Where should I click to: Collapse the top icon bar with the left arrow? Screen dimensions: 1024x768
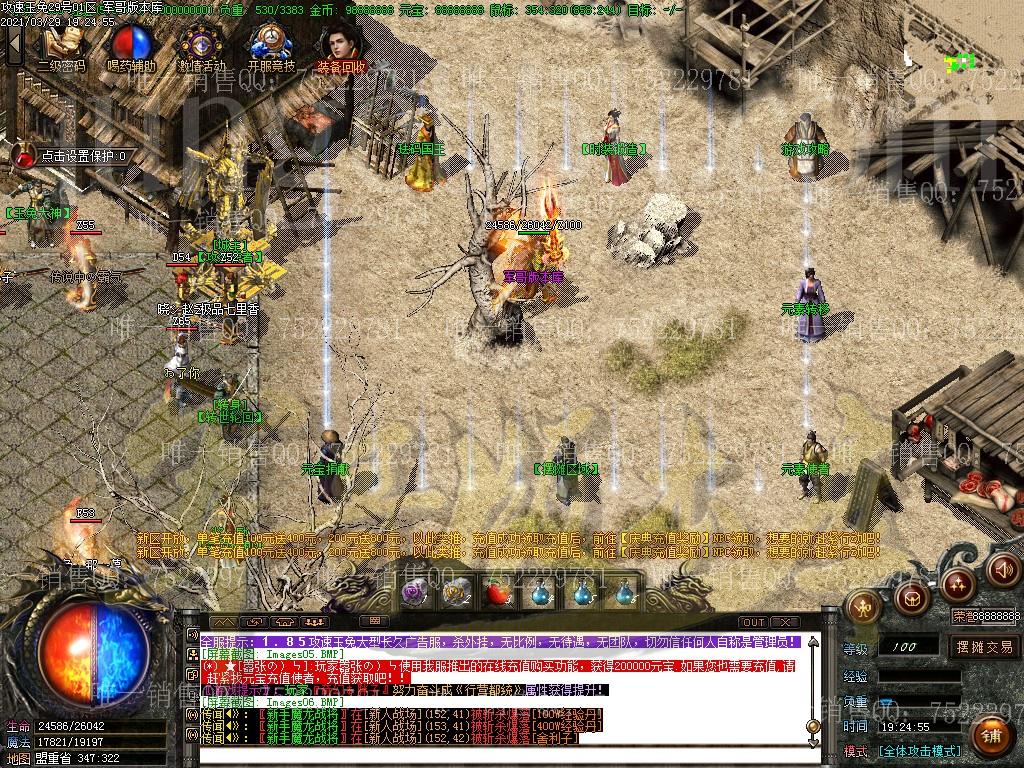[x=14, y=44]
